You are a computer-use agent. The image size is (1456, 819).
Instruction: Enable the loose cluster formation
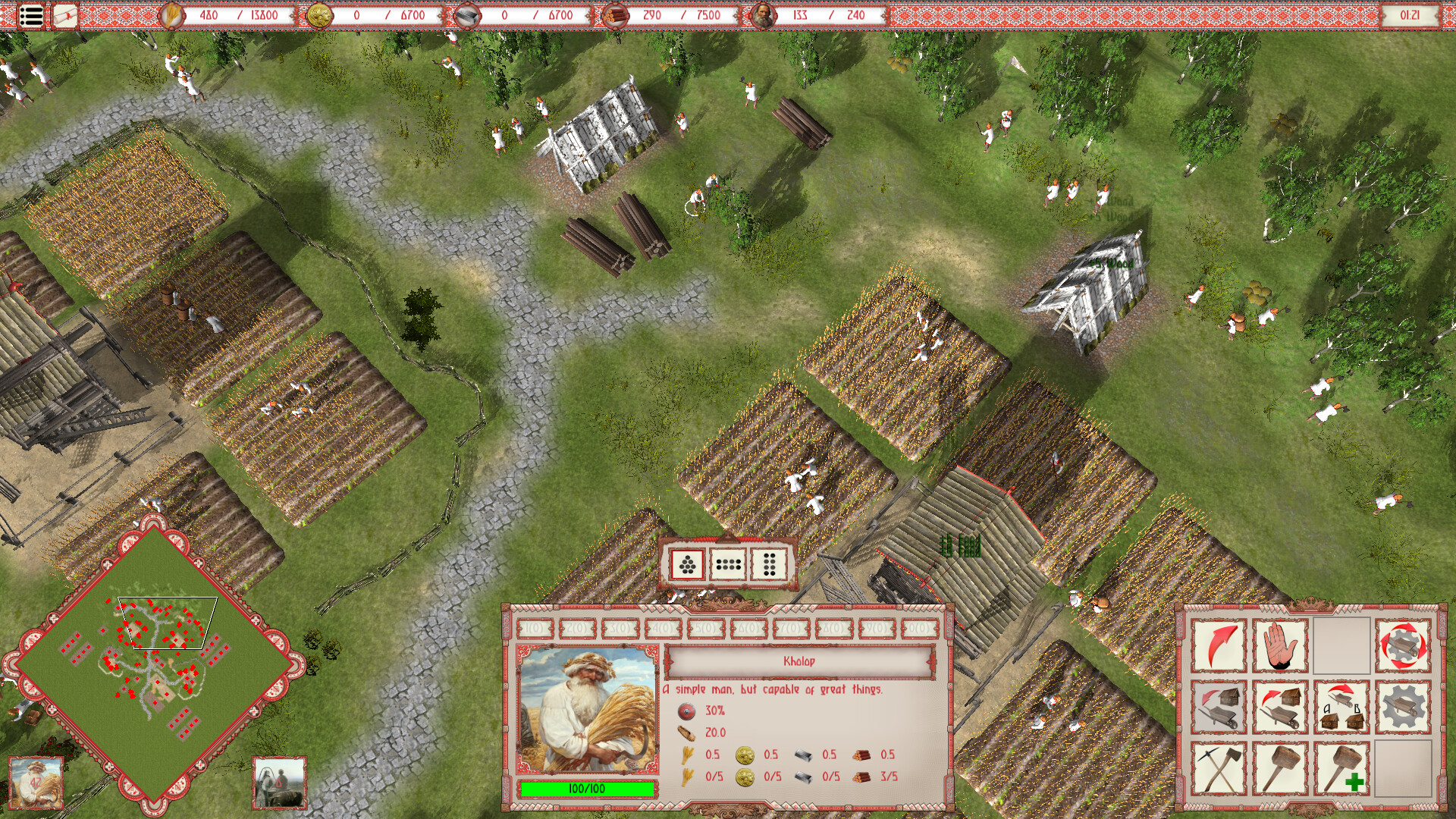[x=686, y=565]
